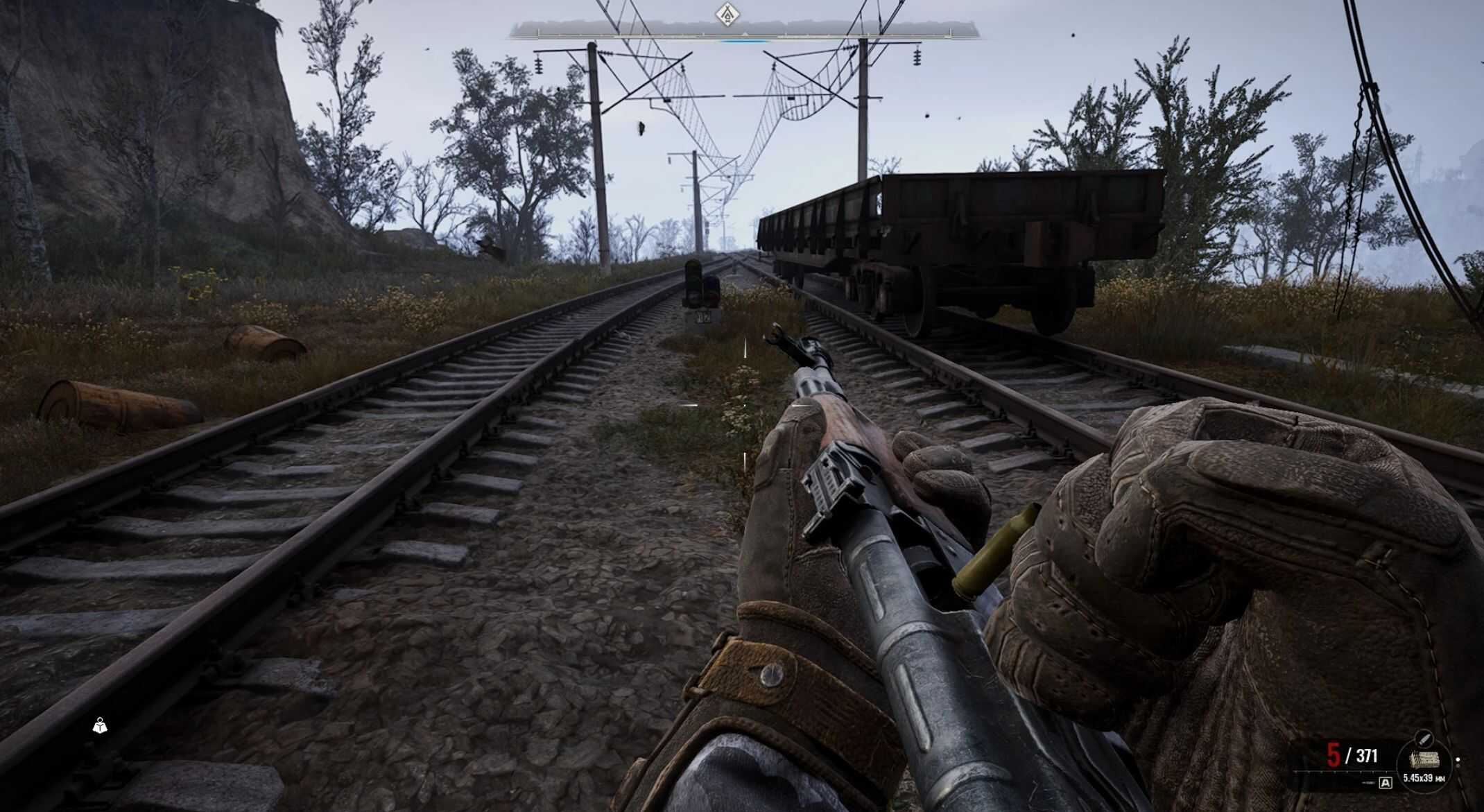Click the diamond camp marker on the compass
This screenshot has width=1484, height=812.
click(727, 13)
